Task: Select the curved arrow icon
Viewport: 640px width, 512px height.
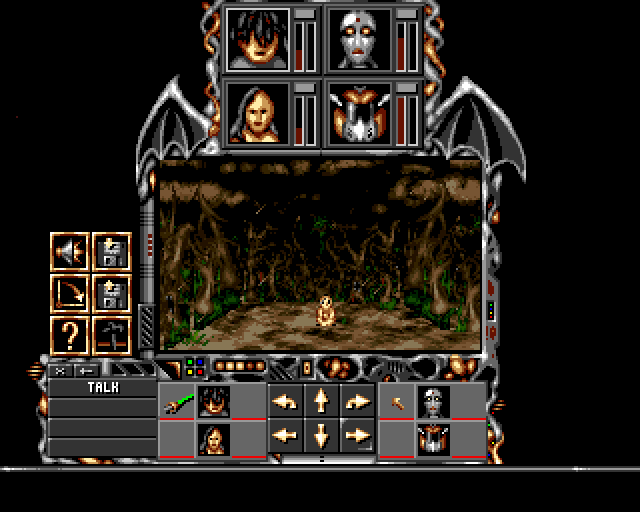Action: click(x=70, y=294)
